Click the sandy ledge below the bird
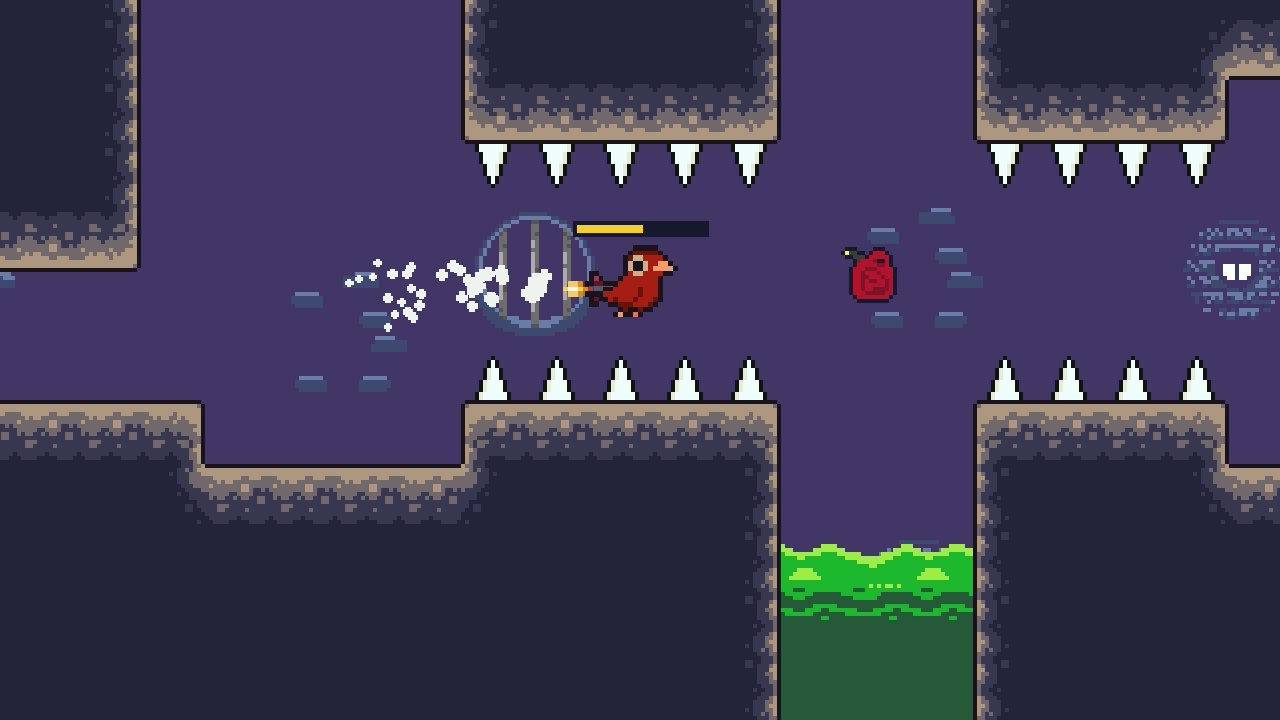The image size is (1280, 720). [x=620, y=410]
